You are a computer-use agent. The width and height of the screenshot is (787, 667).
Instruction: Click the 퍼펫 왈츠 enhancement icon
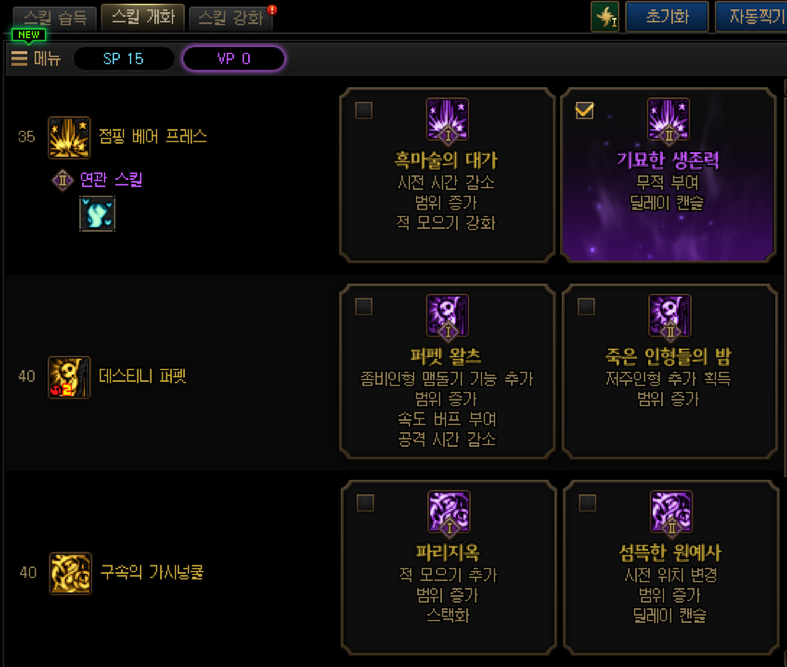click(x=447, y=315)
